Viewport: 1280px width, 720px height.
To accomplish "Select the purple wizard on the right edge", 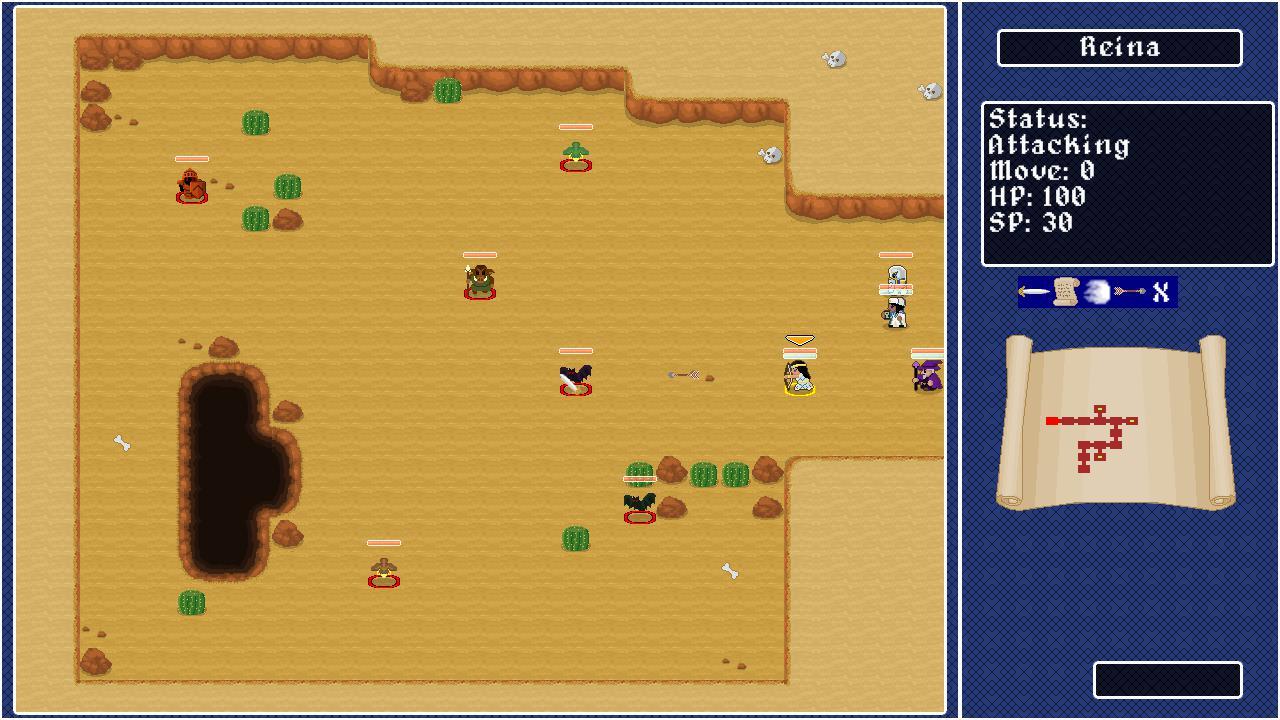I will point(925,378).
